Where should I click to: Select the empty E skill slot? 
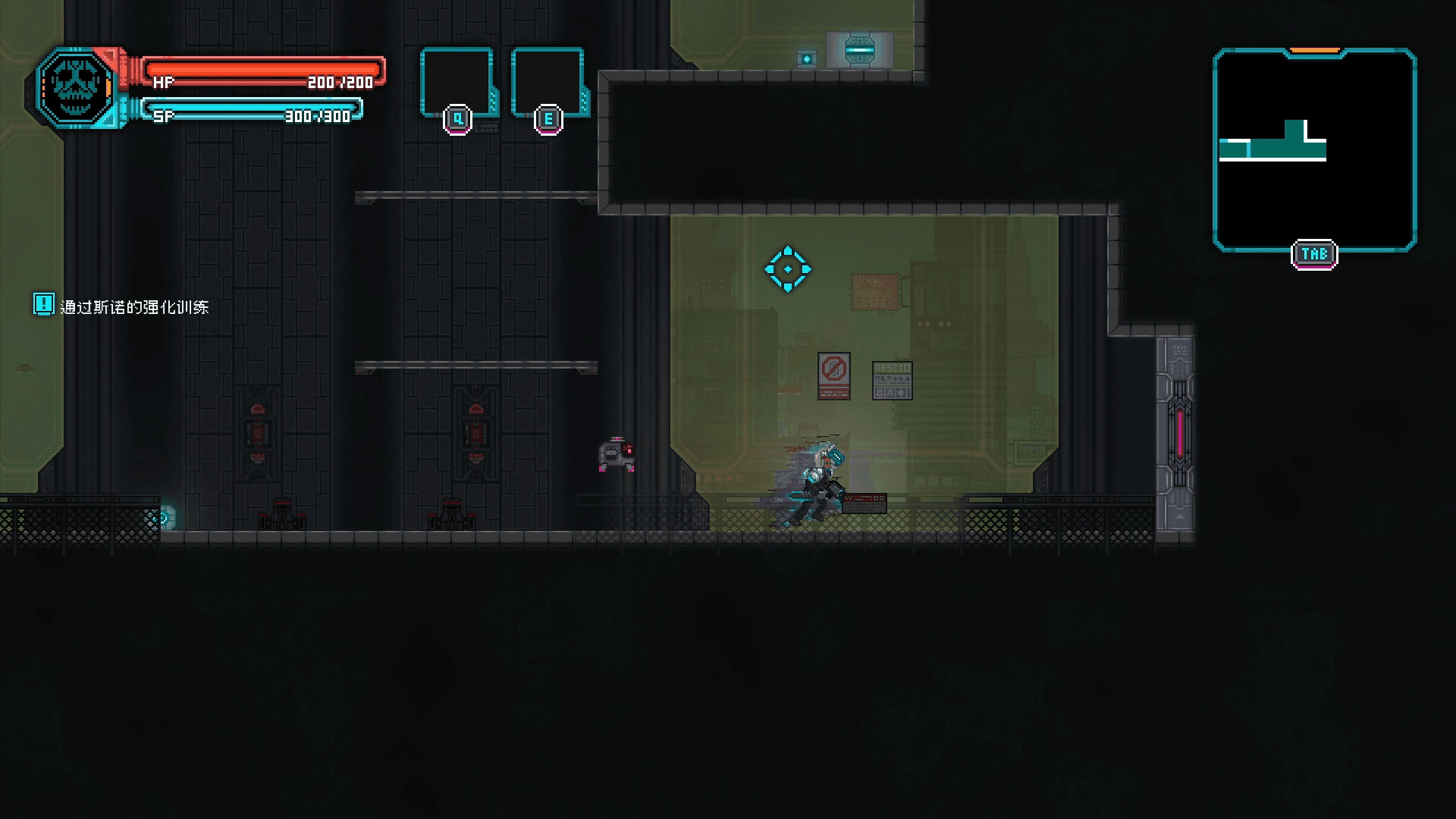coord(548,83)
